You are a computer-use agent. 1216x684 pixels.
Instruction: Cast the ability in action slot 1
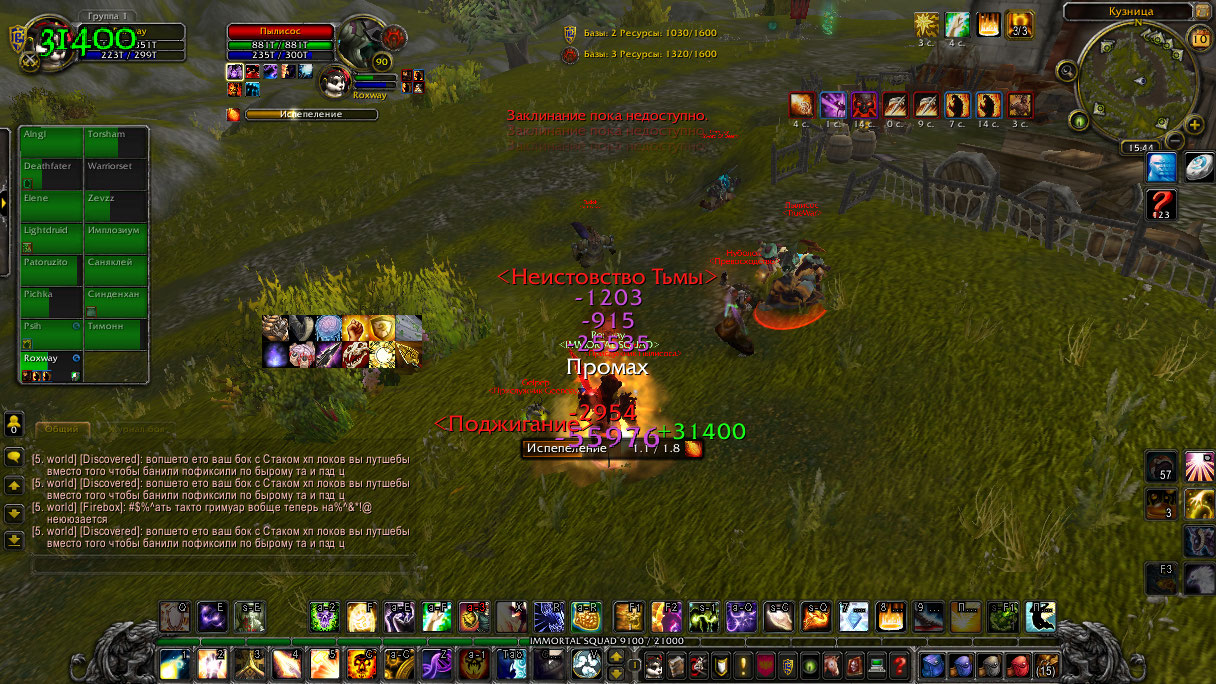click(175, 663)
